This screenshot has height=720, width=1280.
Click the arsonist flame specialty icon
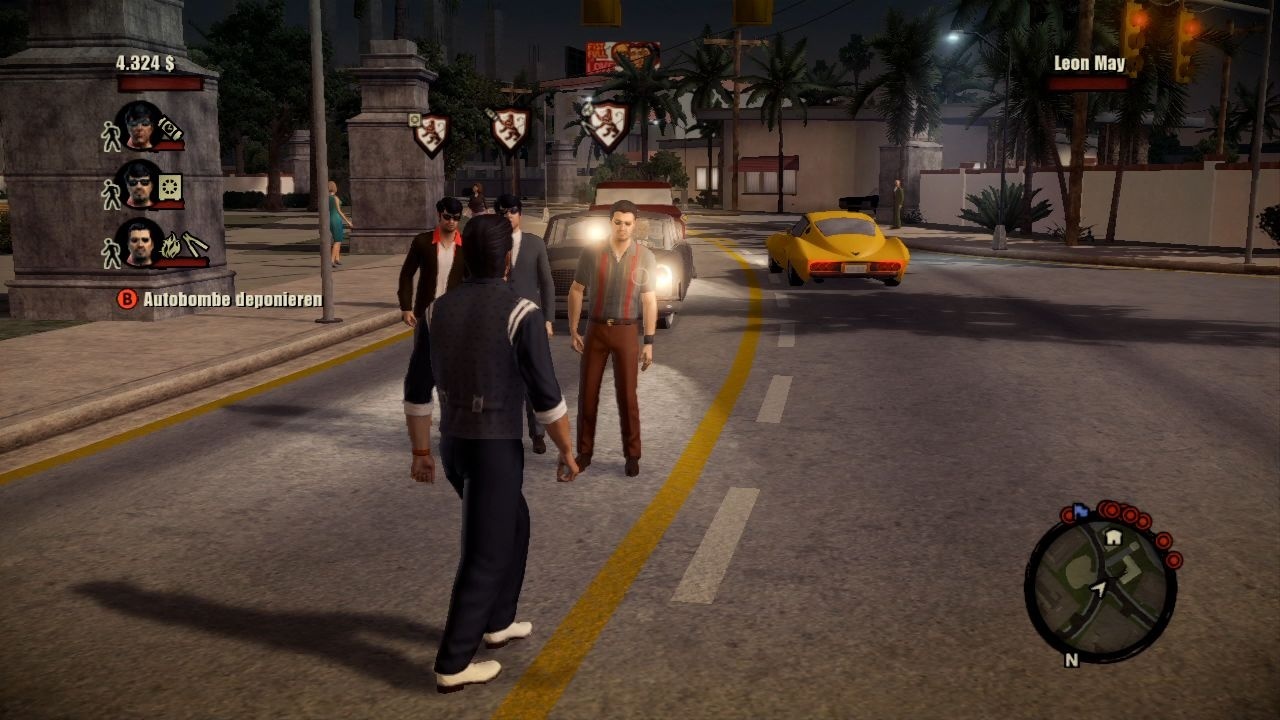pyautogui.click(x=170, y=245)
